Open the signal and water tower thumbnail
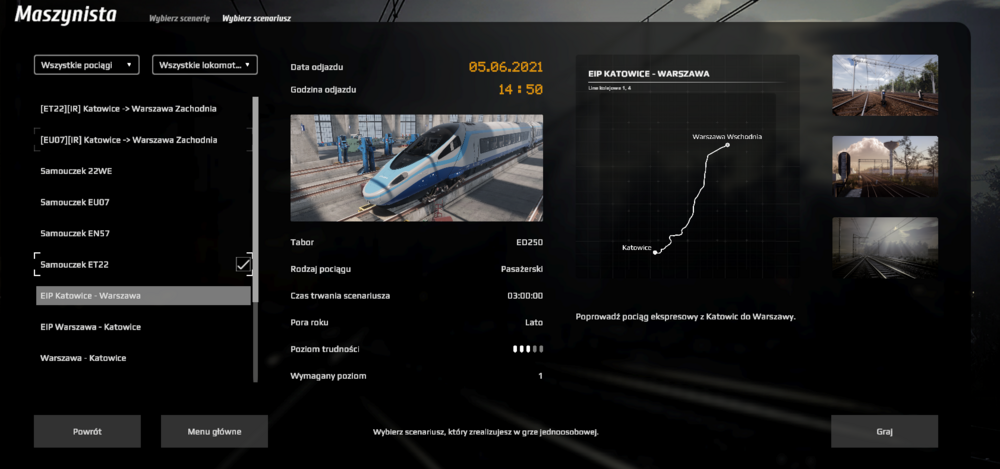Image resolution: width=1000 pixels, height=469 pixels. point(885,166)
